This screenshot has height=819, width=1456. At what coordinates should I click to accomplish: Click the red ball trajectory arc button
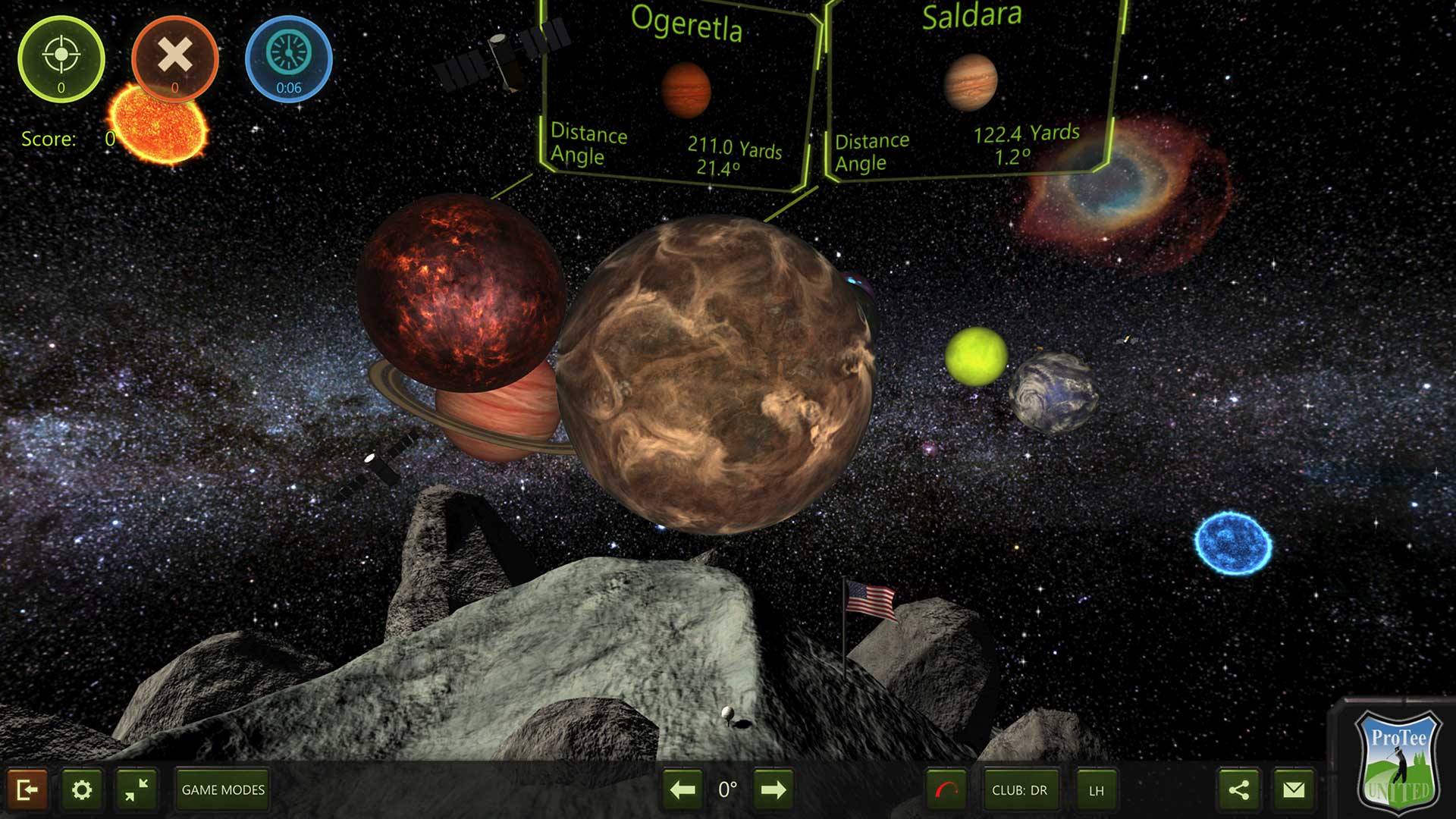tap(946, 790)
